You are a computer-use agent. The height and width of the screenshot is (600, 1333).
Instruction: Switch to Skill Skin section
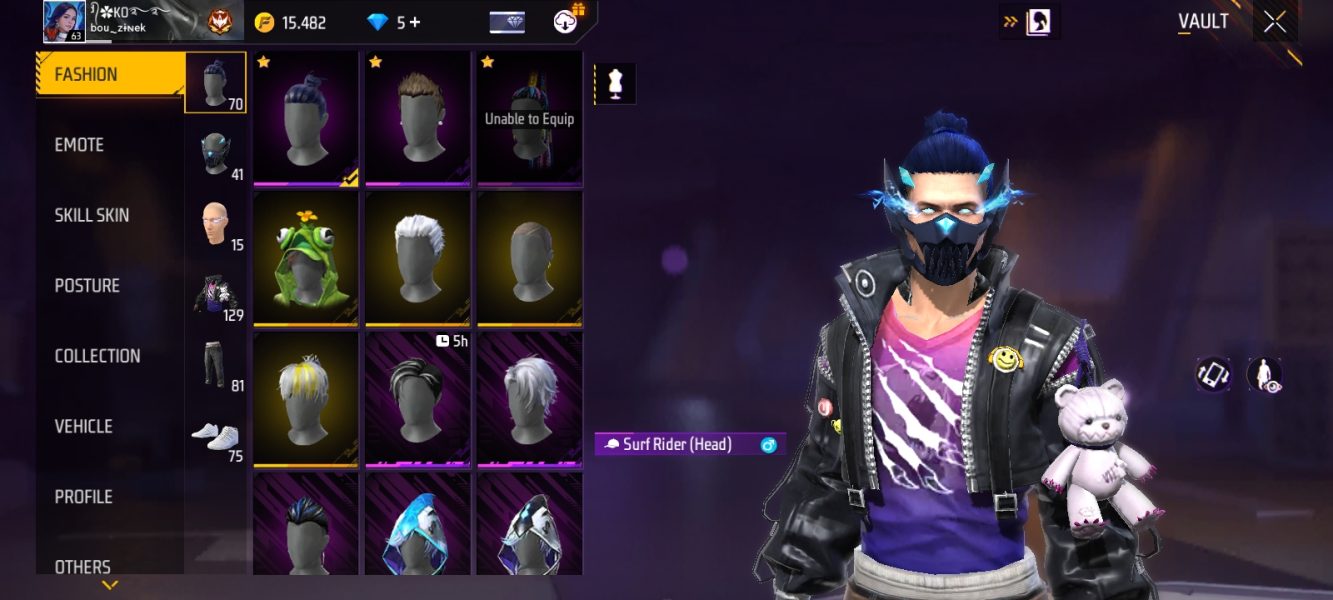92,215
